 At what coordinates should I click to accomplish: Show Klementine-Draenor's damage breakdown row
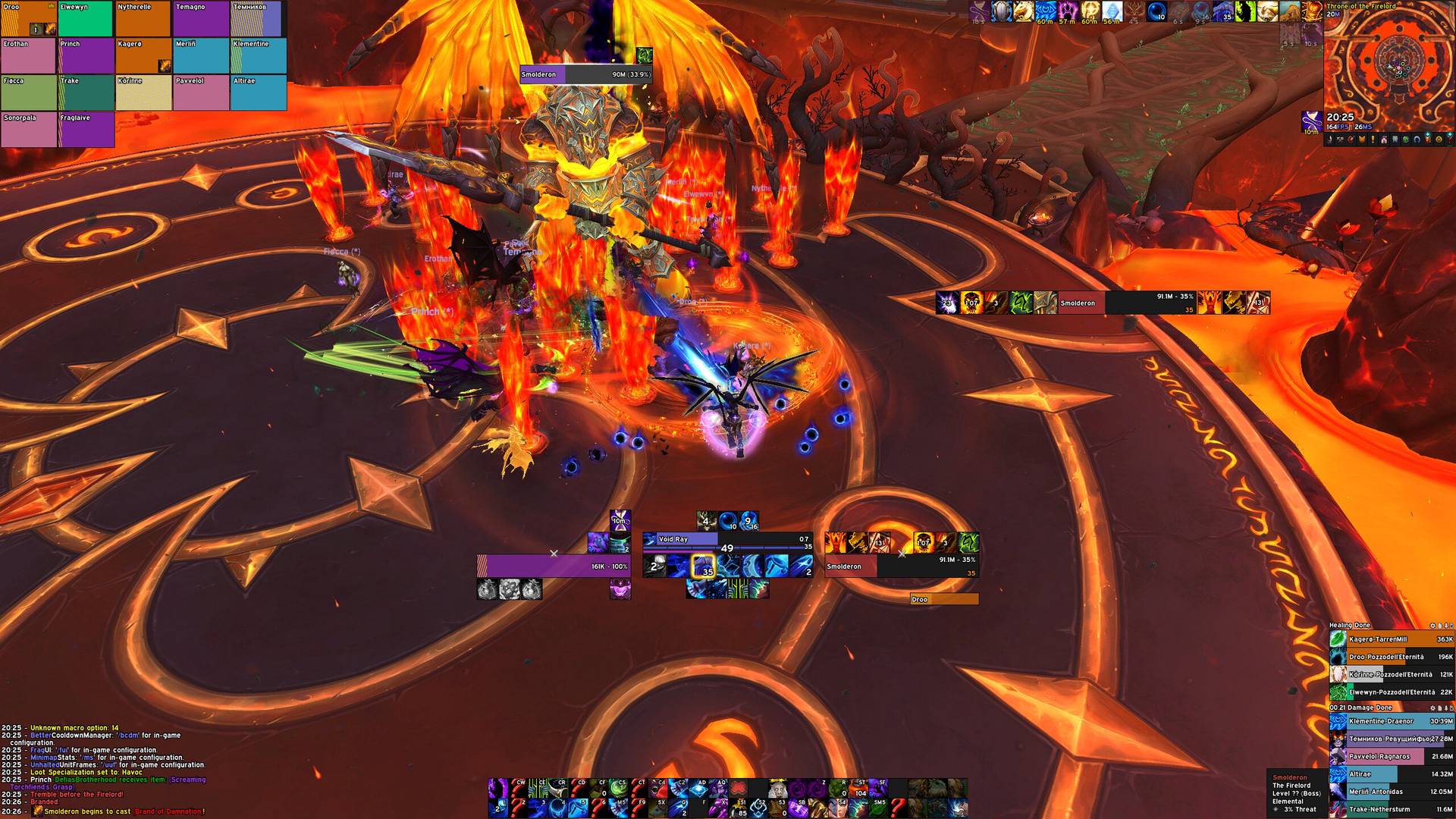[x=1392, y=721]
